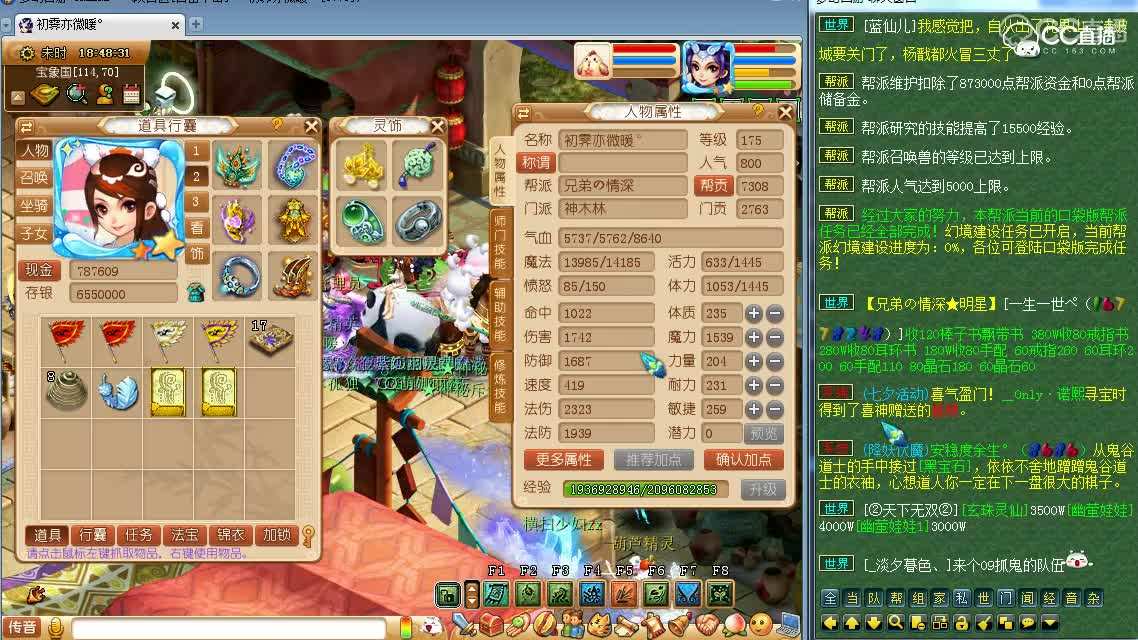Open 更多属性 more attributes
Screen dimensions: 1138x640
tap(563, 460)
